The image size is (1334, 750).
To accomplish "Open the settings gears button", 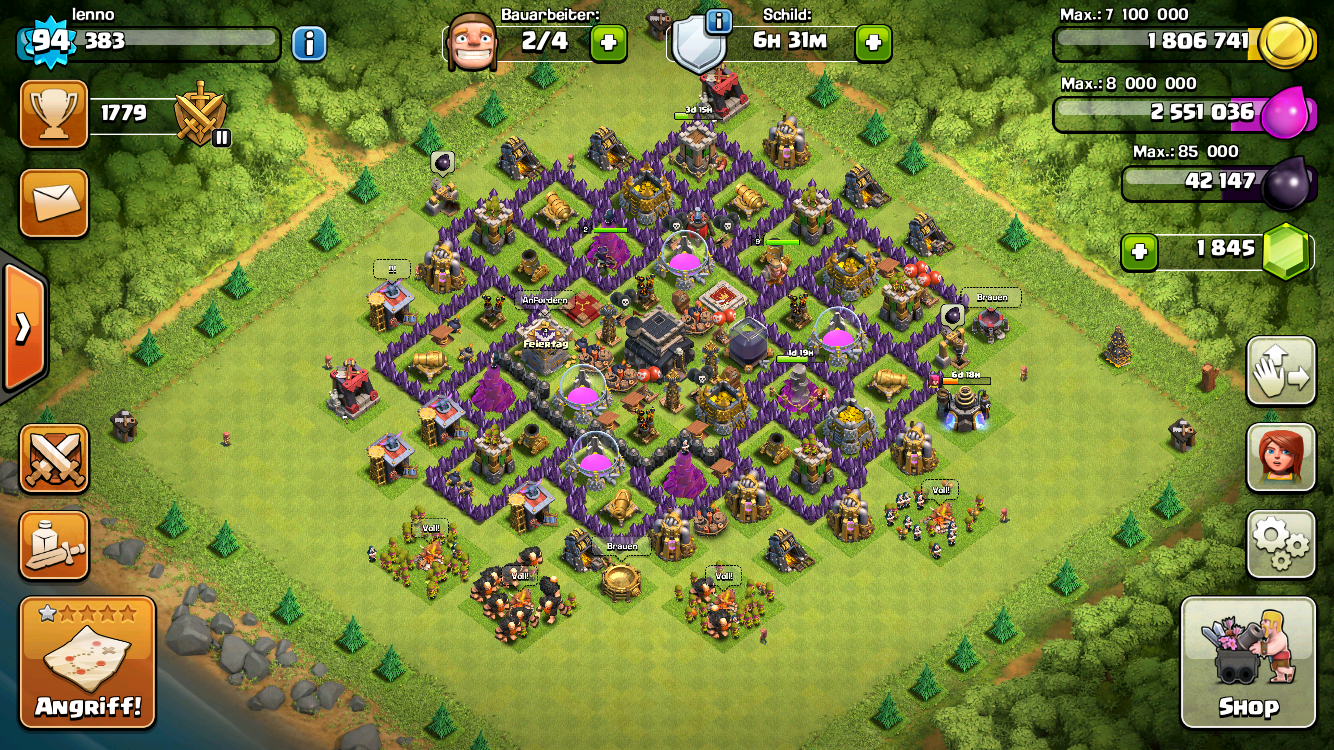I will click(x=1281, y=543).
